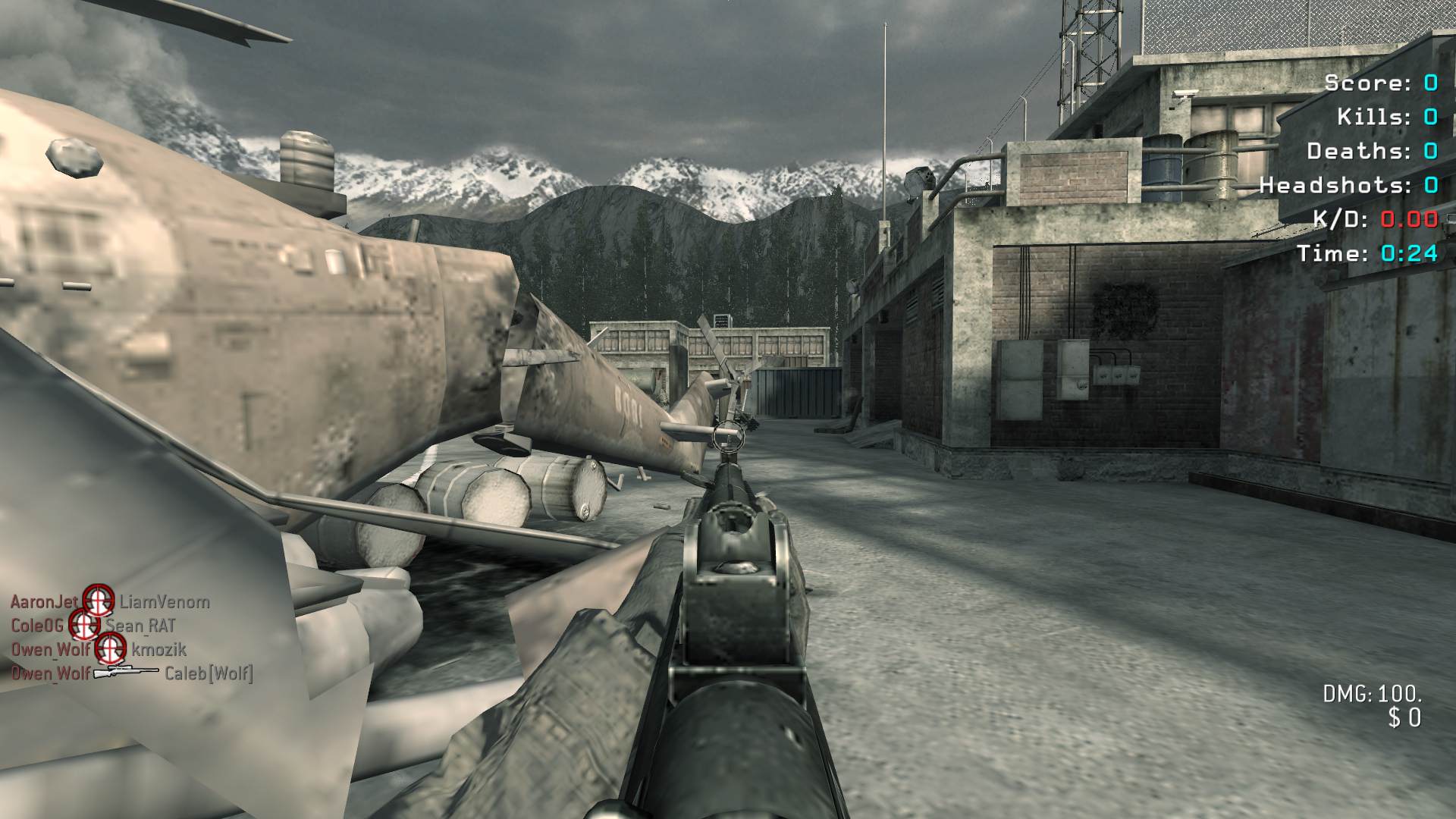The height and width of the screenshot is (819, 1456).
Task: Choose the kmozik killfeed entry name
Action: [x=158, y=649]
